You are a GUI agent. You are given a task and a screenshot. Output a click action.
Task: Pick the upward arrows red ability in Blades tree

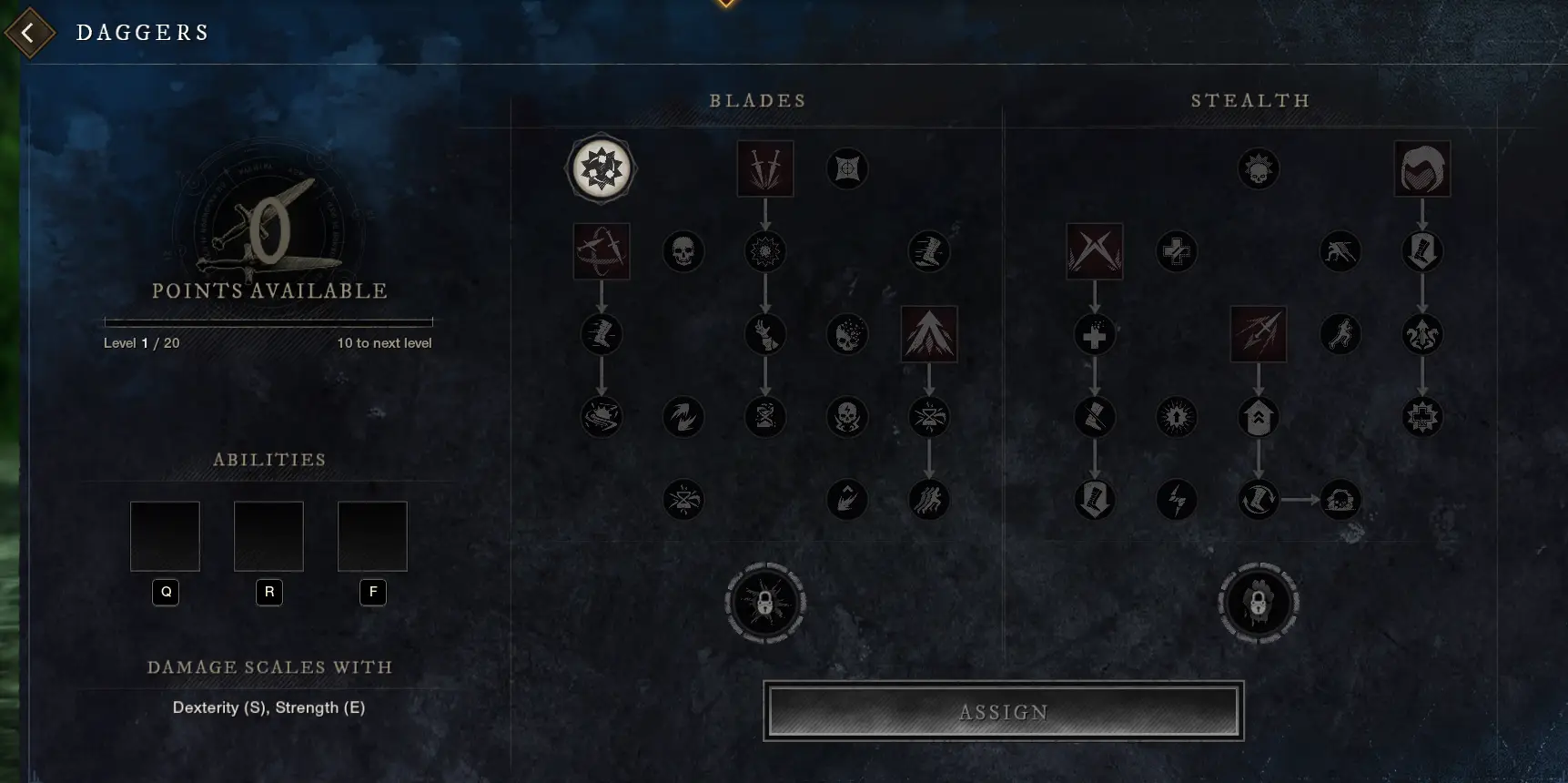coord(928,334)
